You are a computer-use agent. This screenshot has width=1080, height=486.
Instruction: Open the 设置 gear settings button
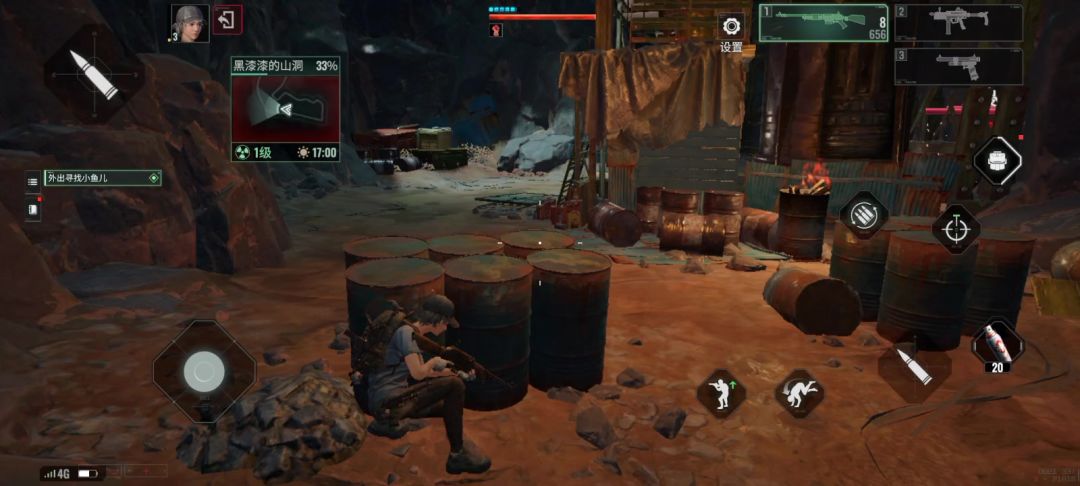click(x=731, y=27)
